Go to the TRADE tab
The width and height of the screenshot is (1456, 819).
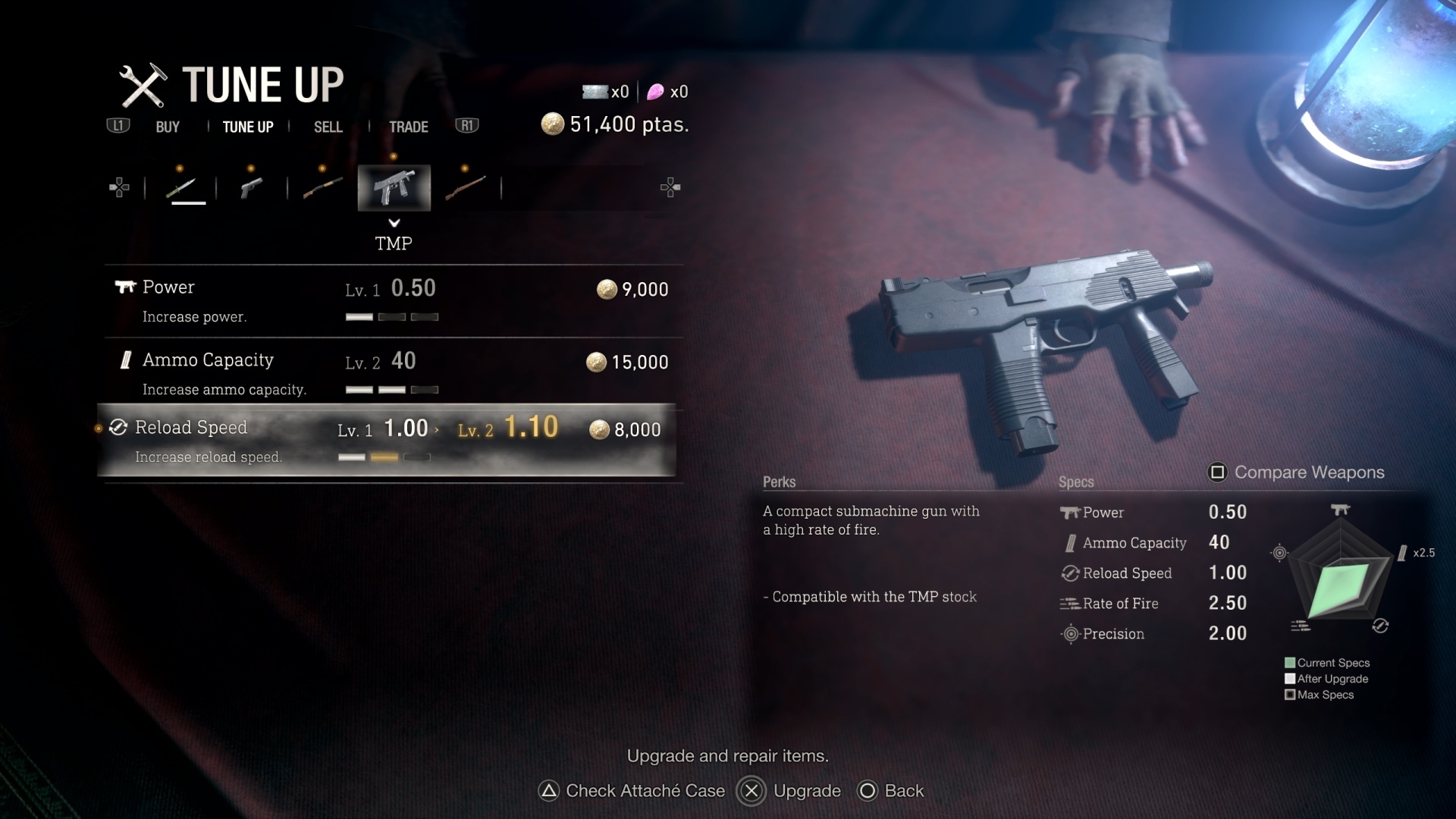click(x=408, y=127)
